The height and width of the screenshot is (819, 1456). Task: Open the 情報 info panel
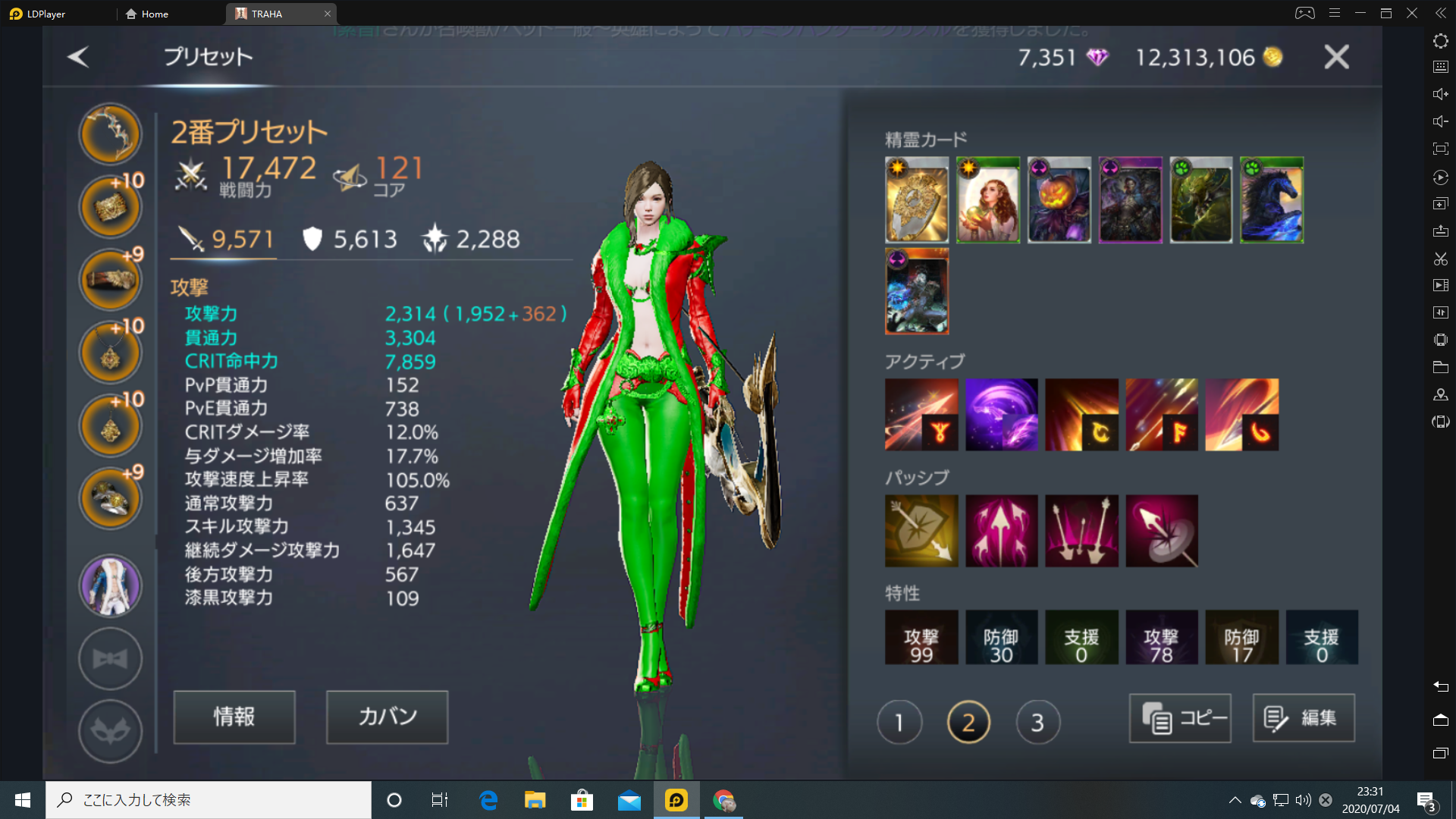234,717
